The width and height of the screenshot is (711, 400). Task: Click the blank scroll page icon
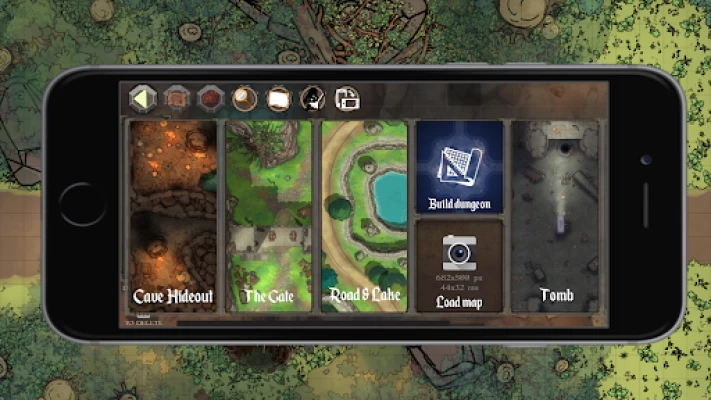coord(279,98)
